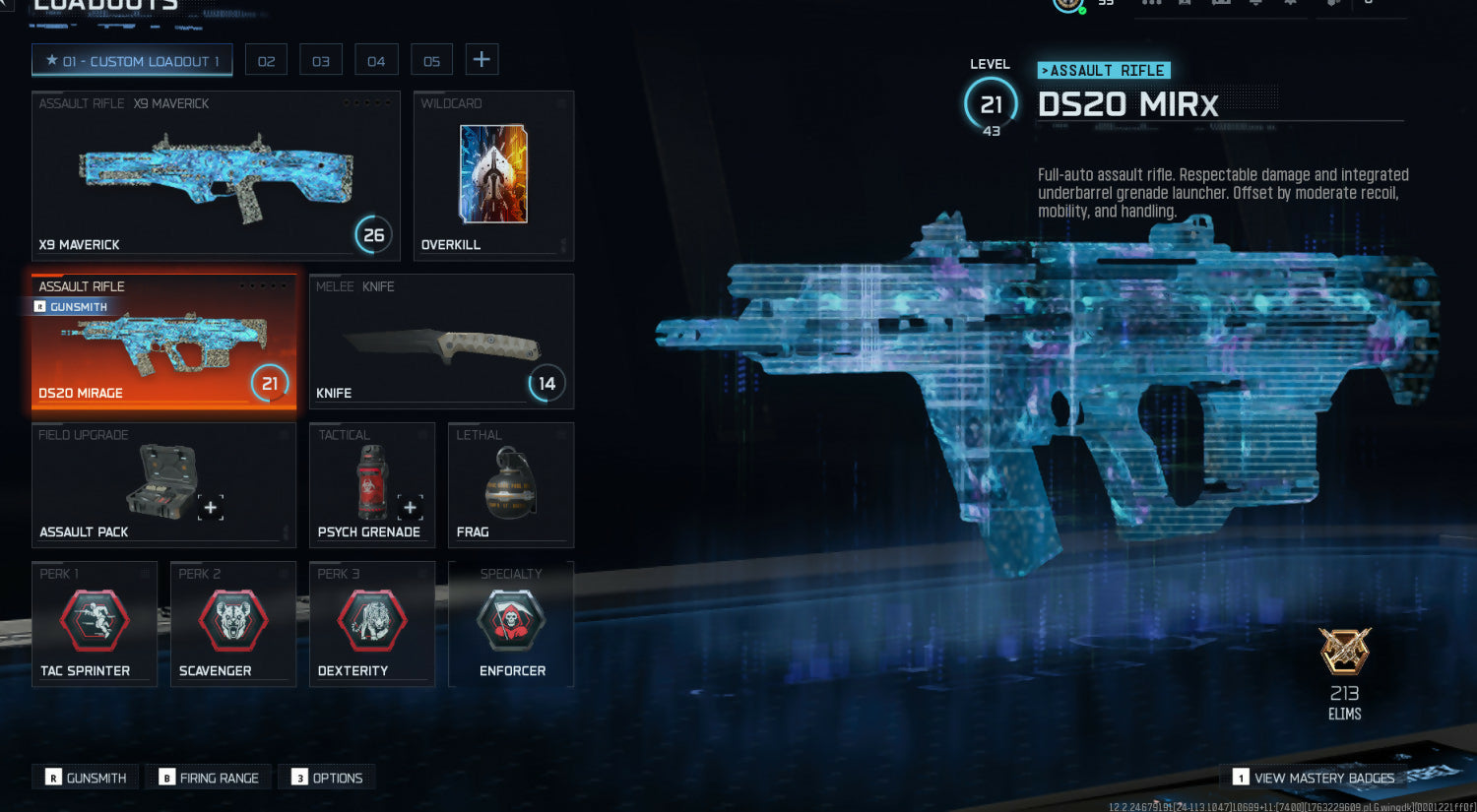The width and height of the screenshot is (1477, 812).
Task: Choose the Knife melee slot
Action: 441,342
